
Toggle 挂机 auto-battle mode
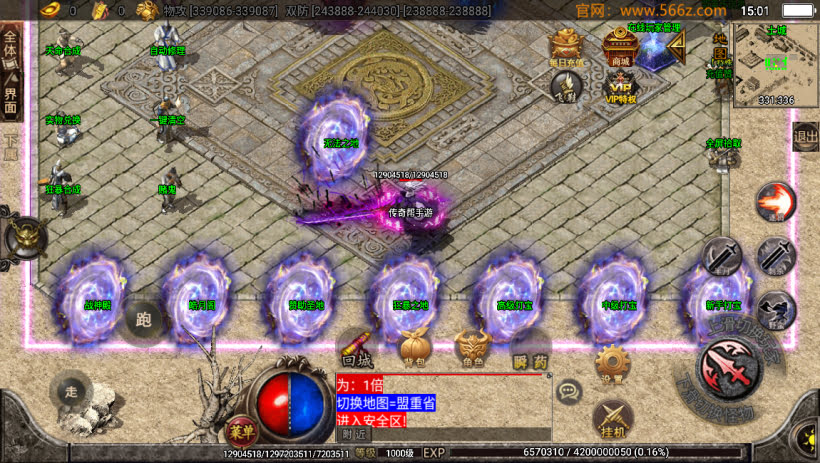pos(612,420)
